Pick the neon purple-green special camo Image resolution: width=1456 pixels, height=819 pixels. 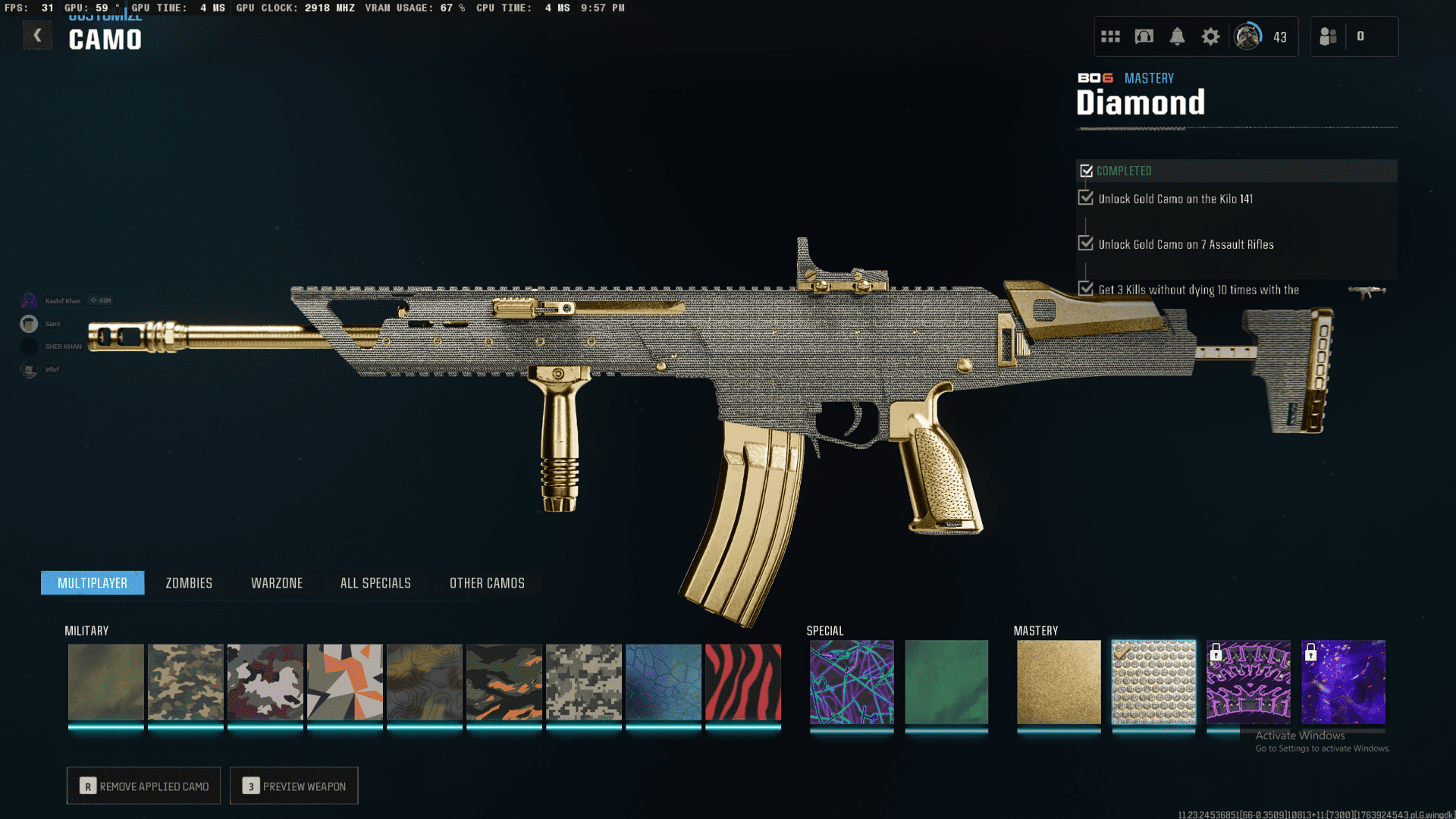tap(852, 682)
